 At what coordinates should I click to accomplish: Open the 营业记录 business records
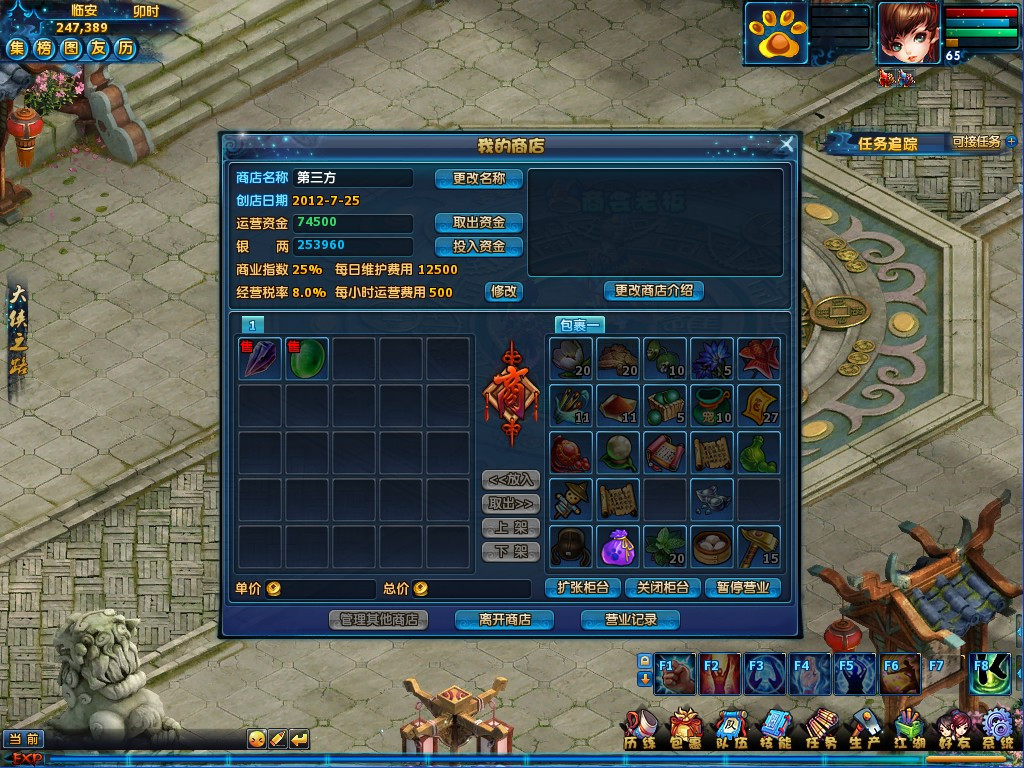630,620
